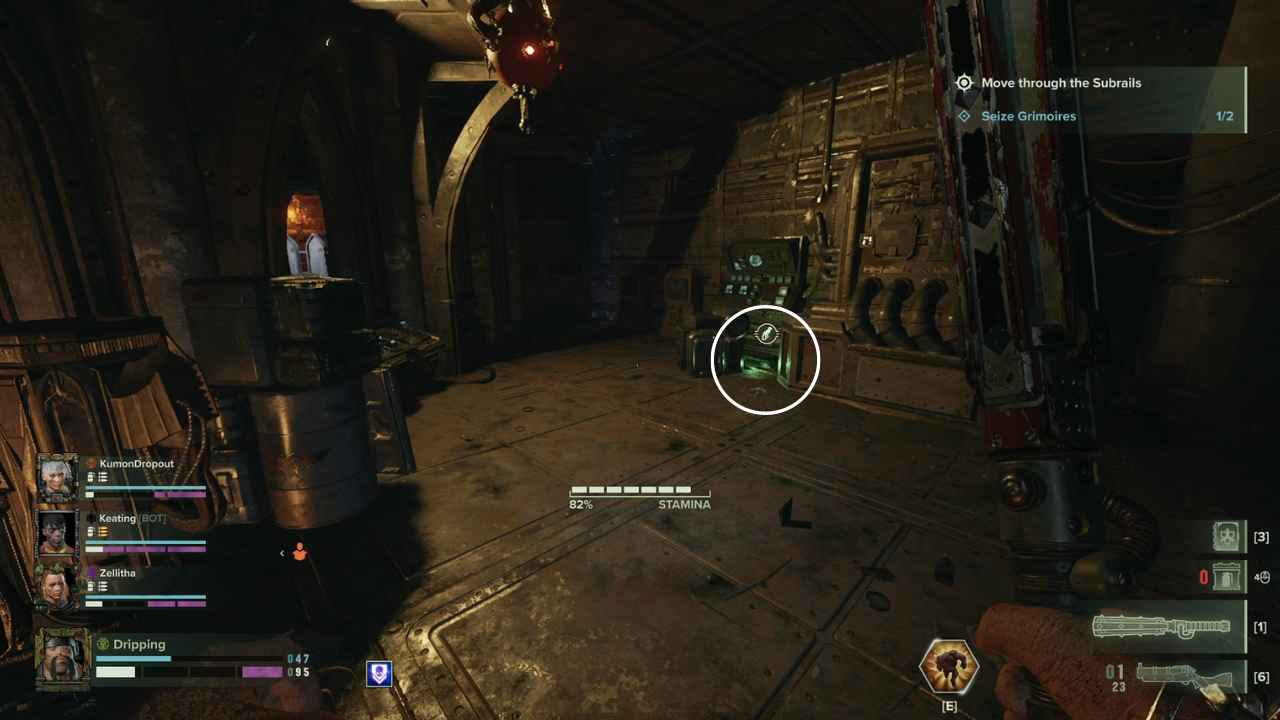Toggle Zellitha's equipment list indicator
Viewport: 1280px width, 720px height.
click(x=101, y=587)
